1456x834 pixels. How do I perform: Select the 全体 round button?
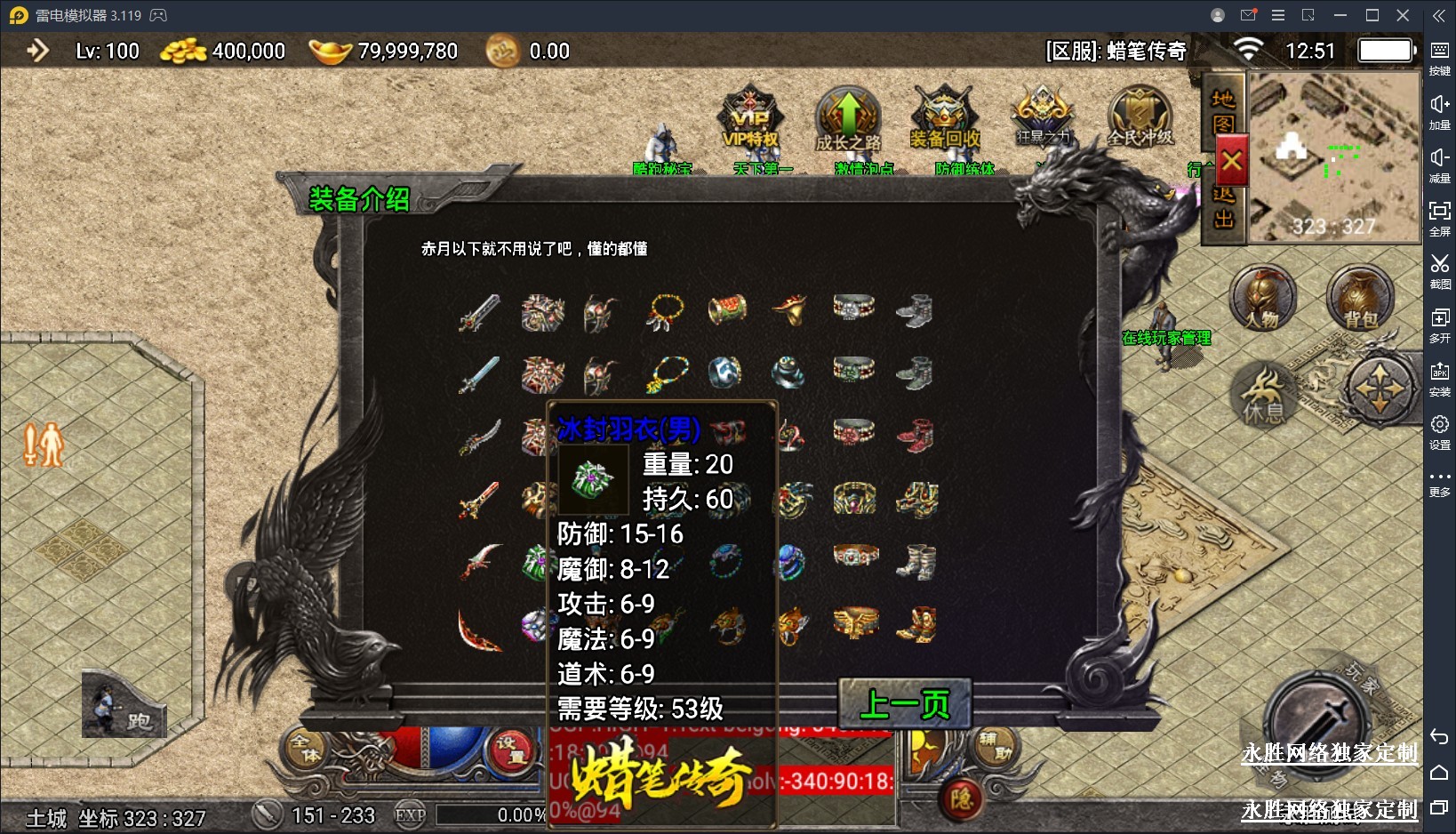click(x=305, y=748)
